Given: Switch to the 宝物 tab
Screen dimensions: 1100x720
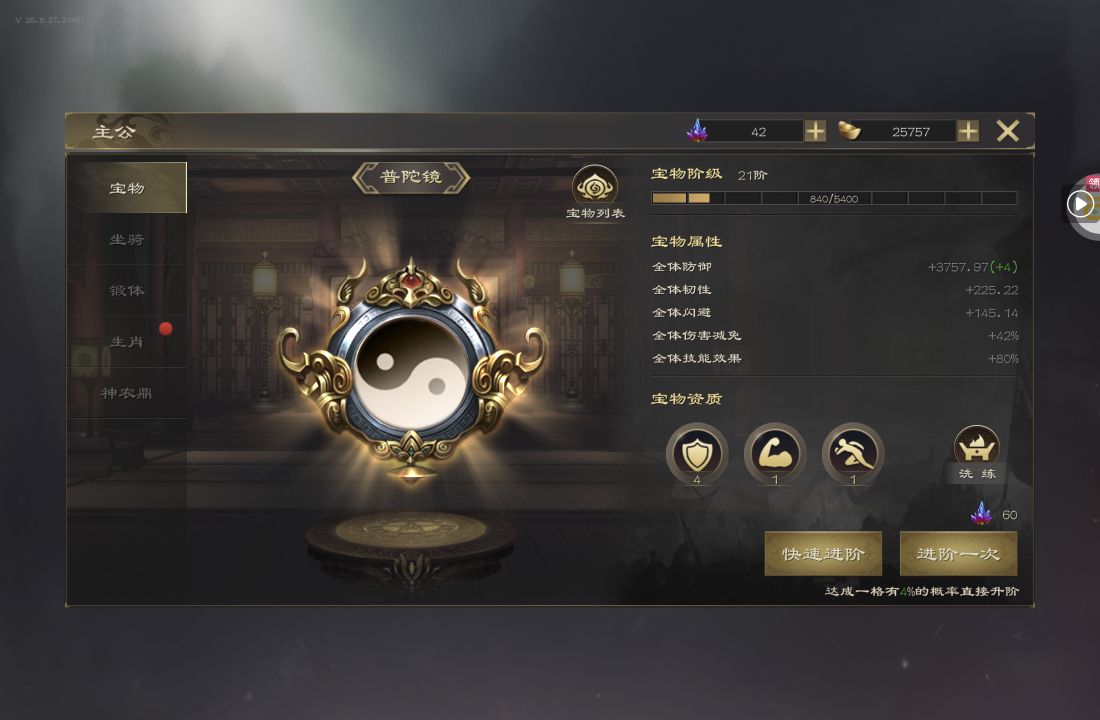Looking at the screenshot, I should [x=127, y=188].
